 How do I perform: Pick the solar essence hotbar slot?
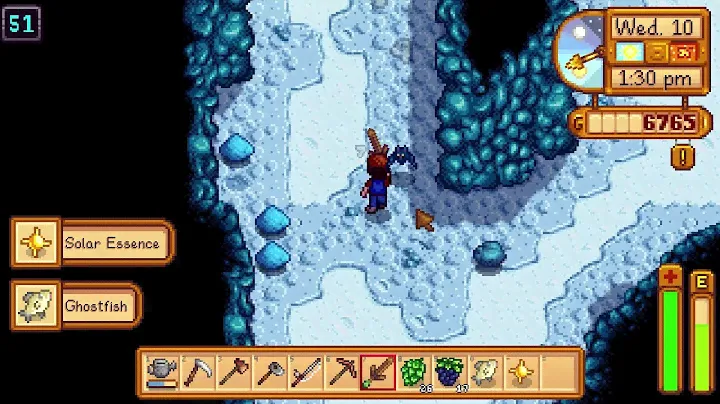[x=521, y=371]
